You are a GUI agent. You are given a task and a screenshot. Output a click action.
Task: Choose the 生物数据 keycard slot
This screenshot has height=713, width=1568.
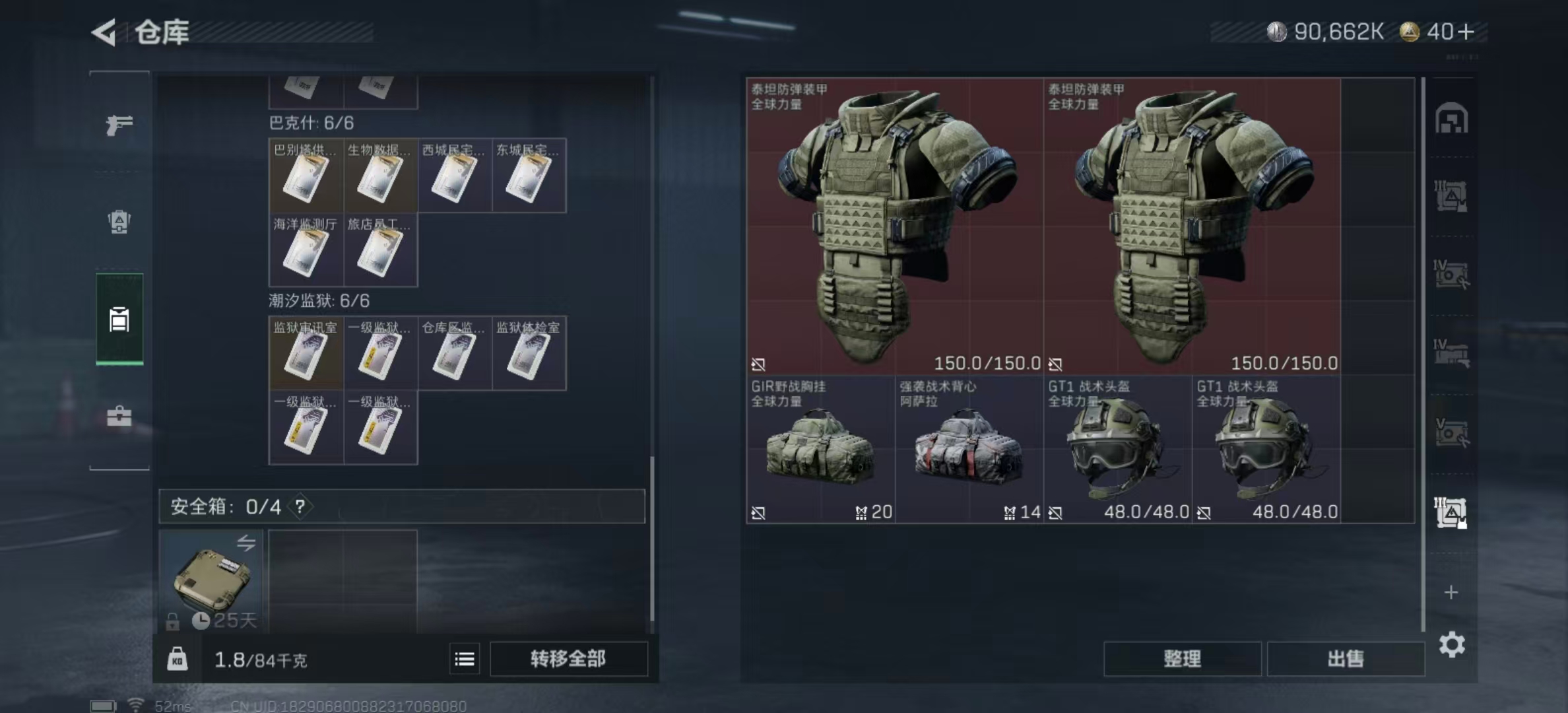[380, 176]
